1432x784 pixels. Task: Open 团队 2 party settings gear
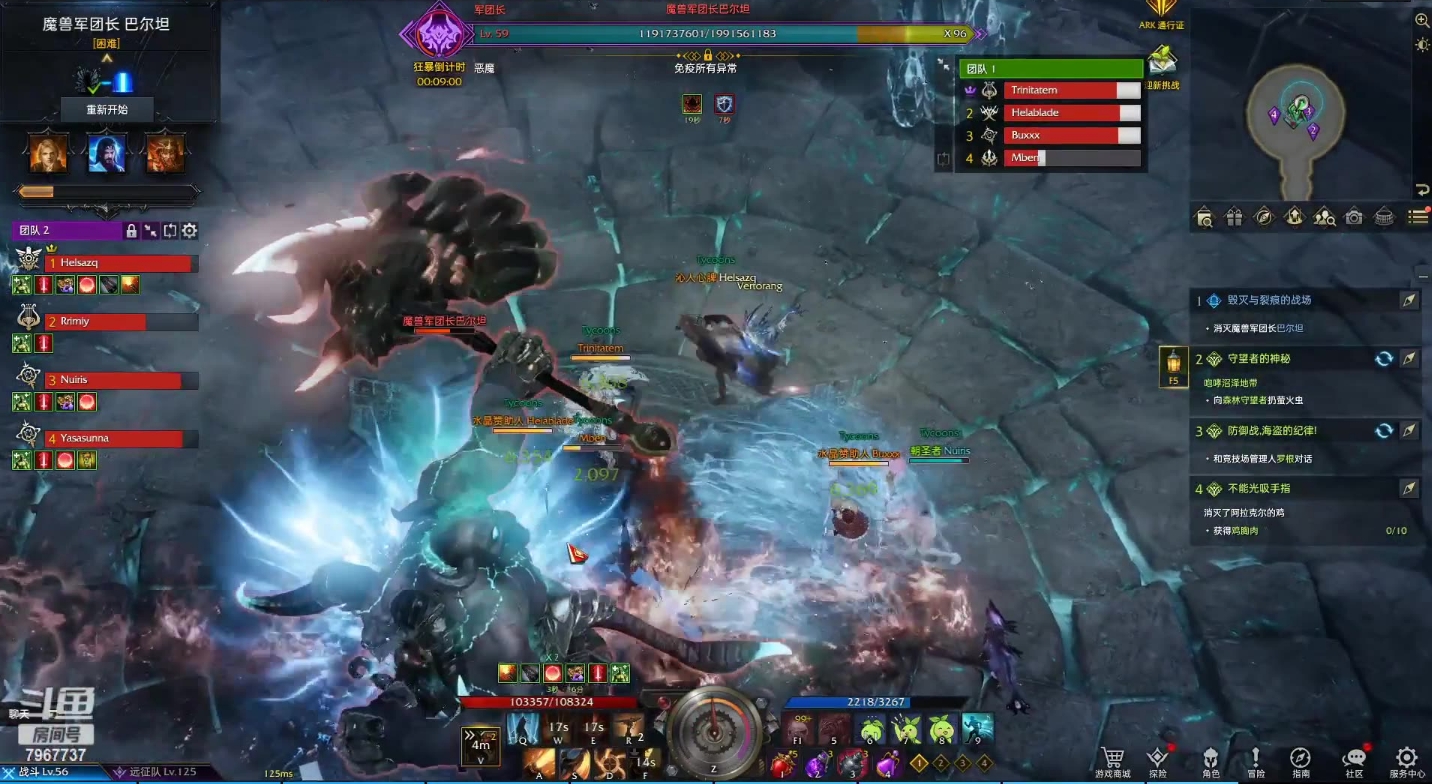(189, 231)
